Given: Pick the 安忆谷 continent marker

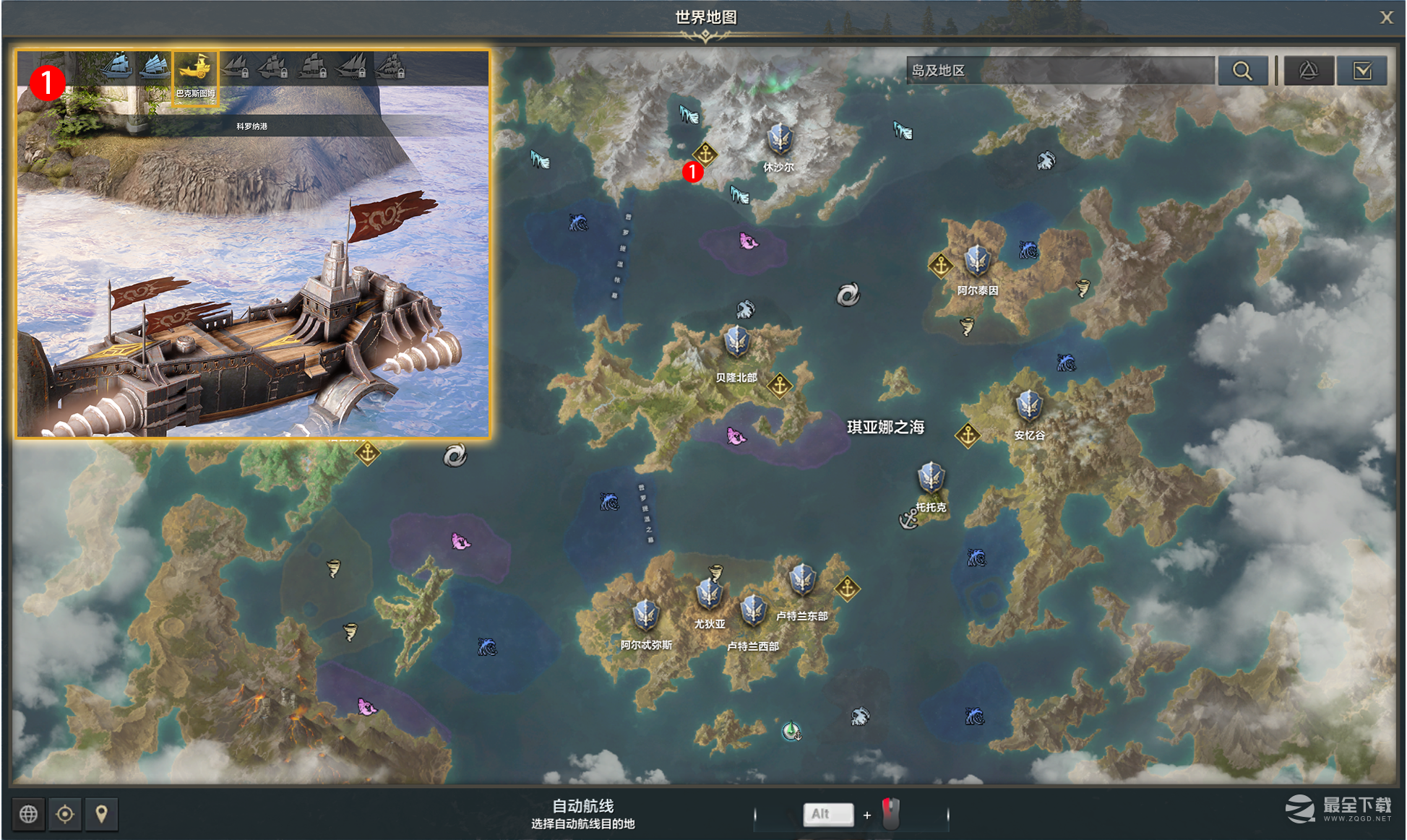Looking at the screenshot, I should point(1029,406).
